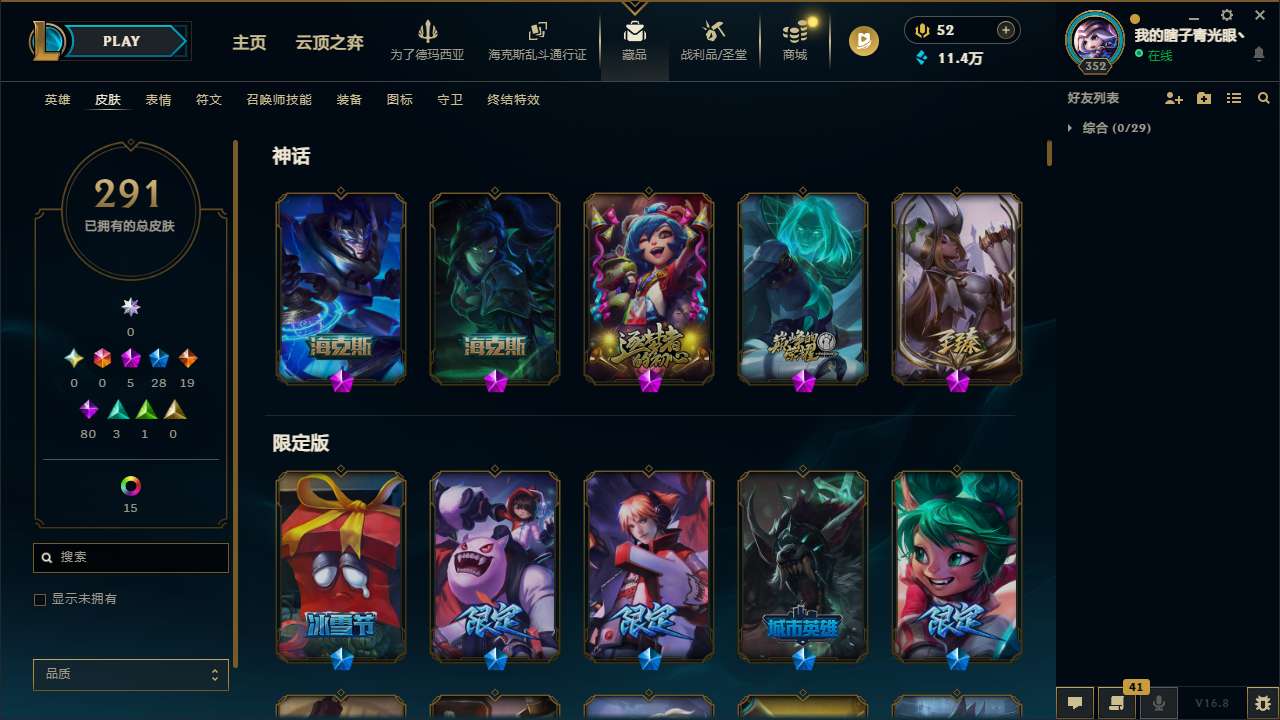Screen dimensions: 1280x720
Task: Open the 品质 quality dropdown
Action: (x=130, y=674)
